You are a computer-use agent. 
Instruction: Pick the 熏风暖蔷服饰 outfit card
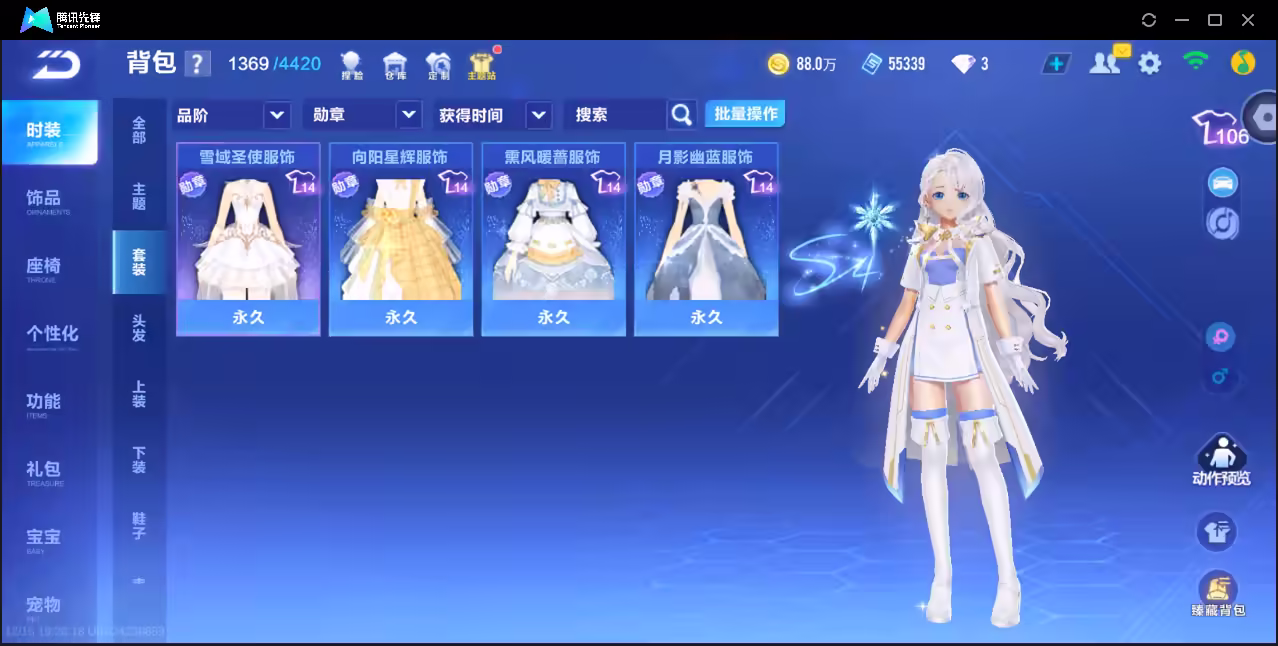(x=553, y=238)
